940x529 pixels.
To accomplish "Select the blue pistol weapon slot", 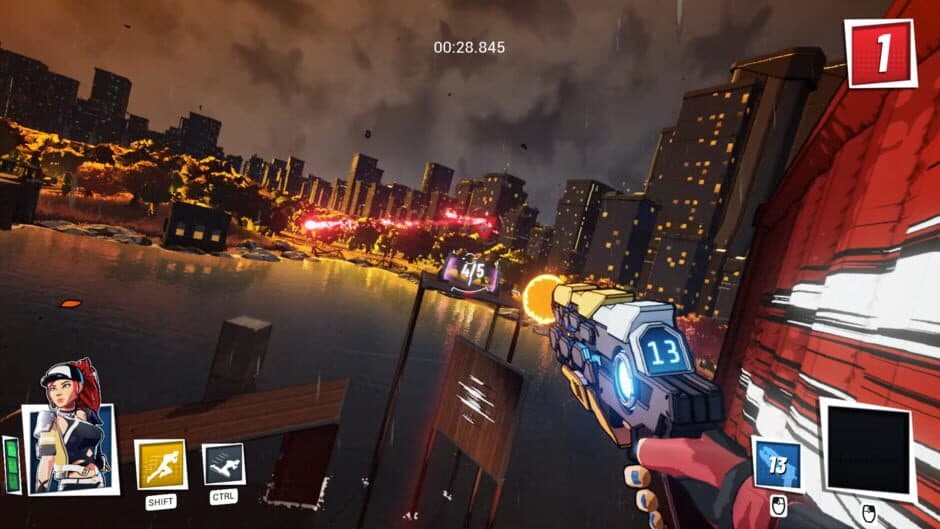I will tap(777, 464).
